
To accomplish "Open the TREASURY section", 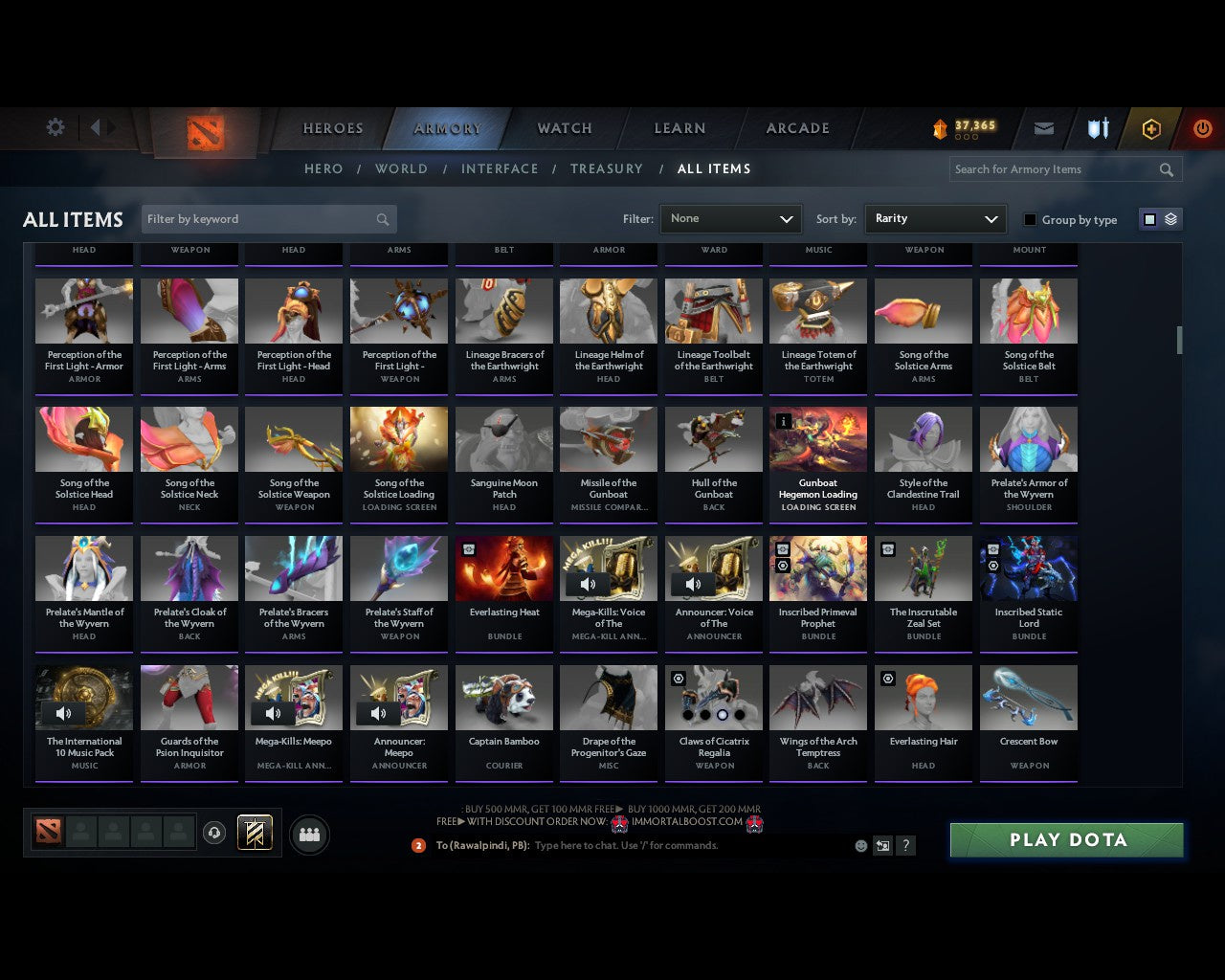I will (607, 168).
